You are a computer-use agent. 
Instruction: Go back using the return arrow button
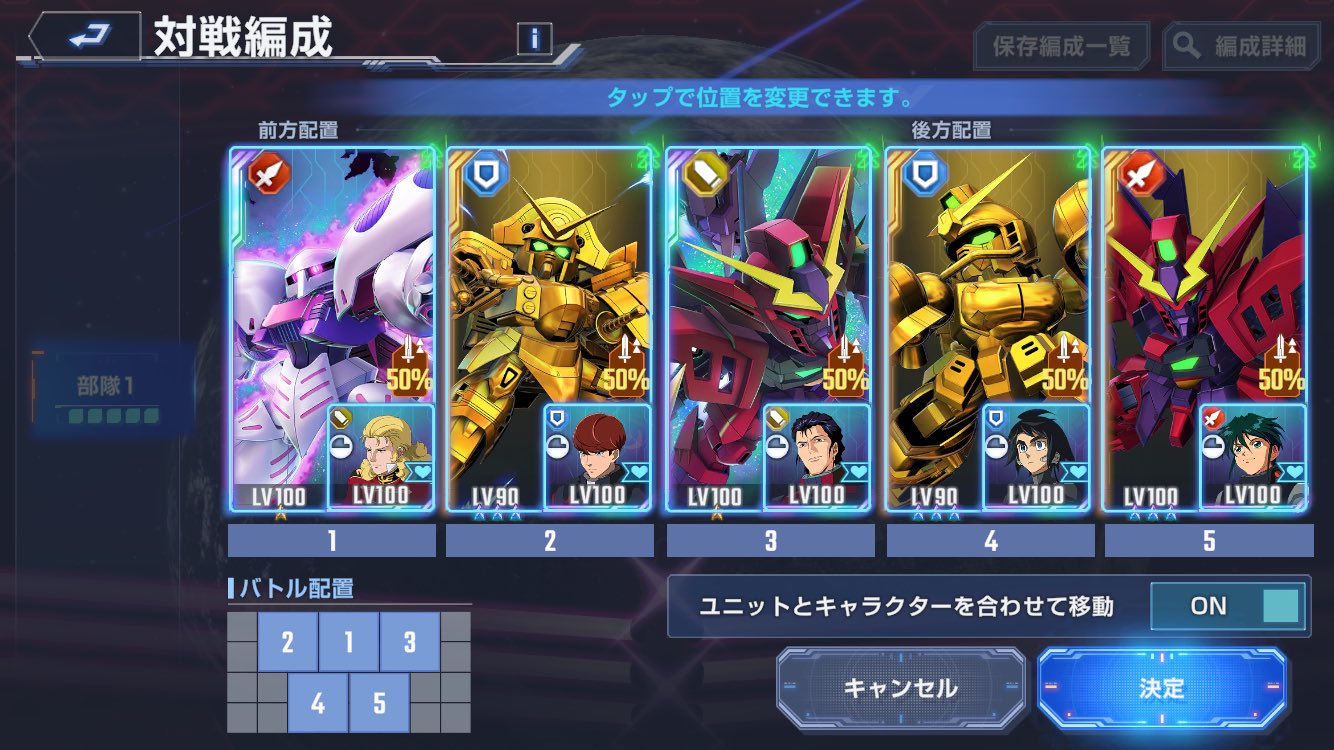point(87,38)
